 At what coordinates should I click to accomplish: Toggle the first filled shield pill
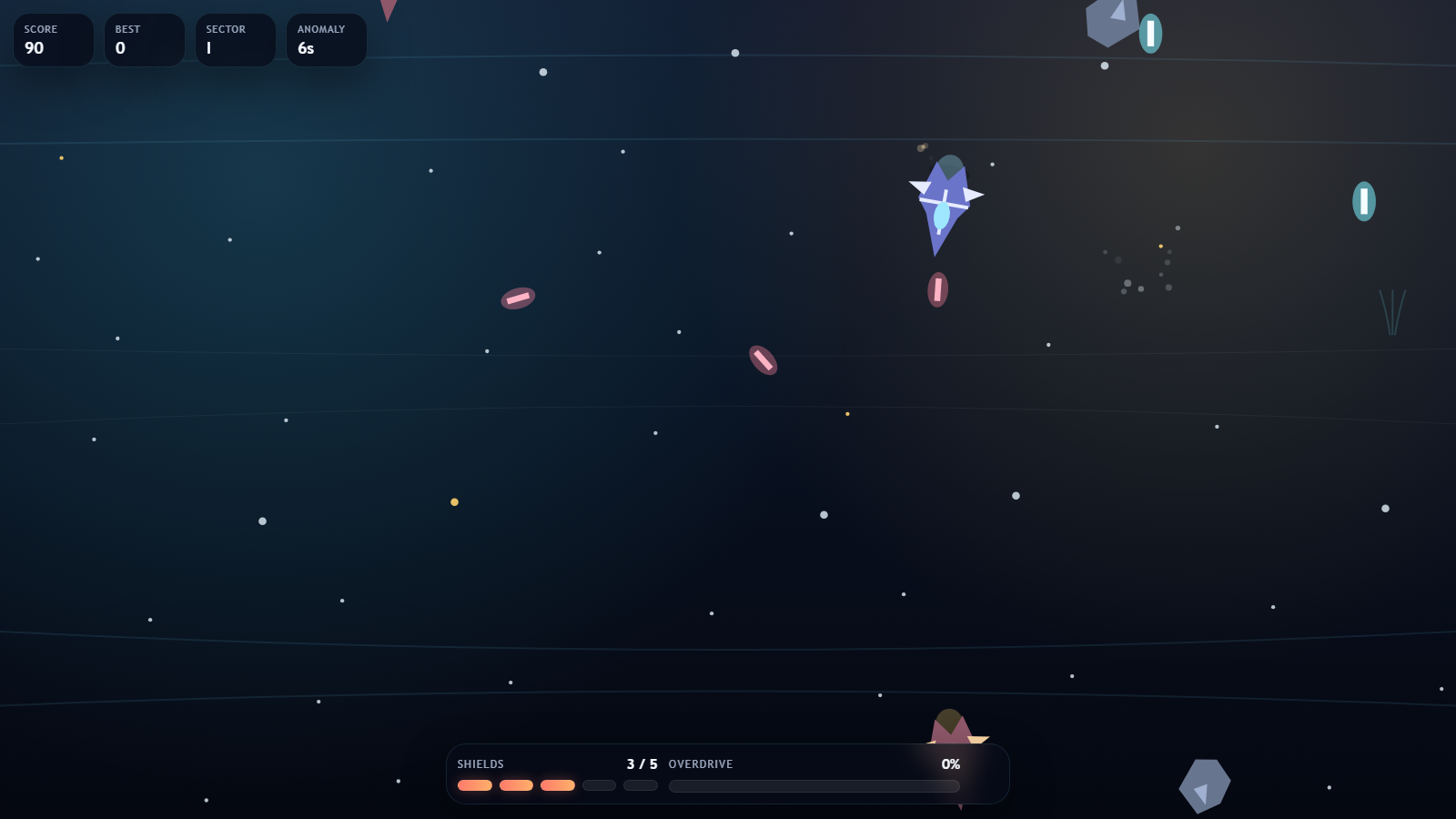click(475, 784)
